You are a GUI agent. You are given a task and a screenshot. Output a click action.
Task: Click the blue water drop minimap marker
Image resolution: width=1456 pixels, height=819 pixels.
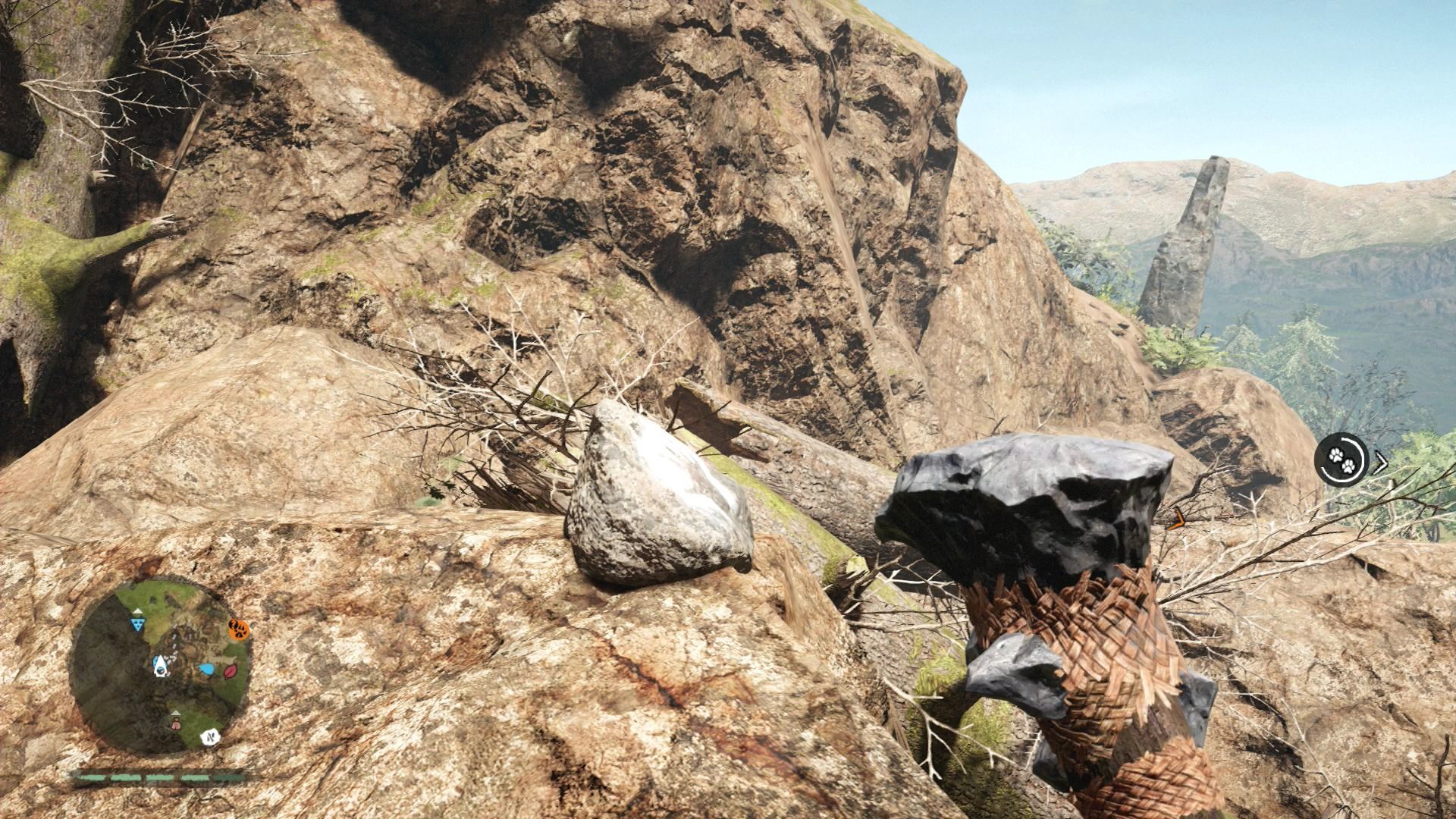pyautogui.click(x=206, y=669)
